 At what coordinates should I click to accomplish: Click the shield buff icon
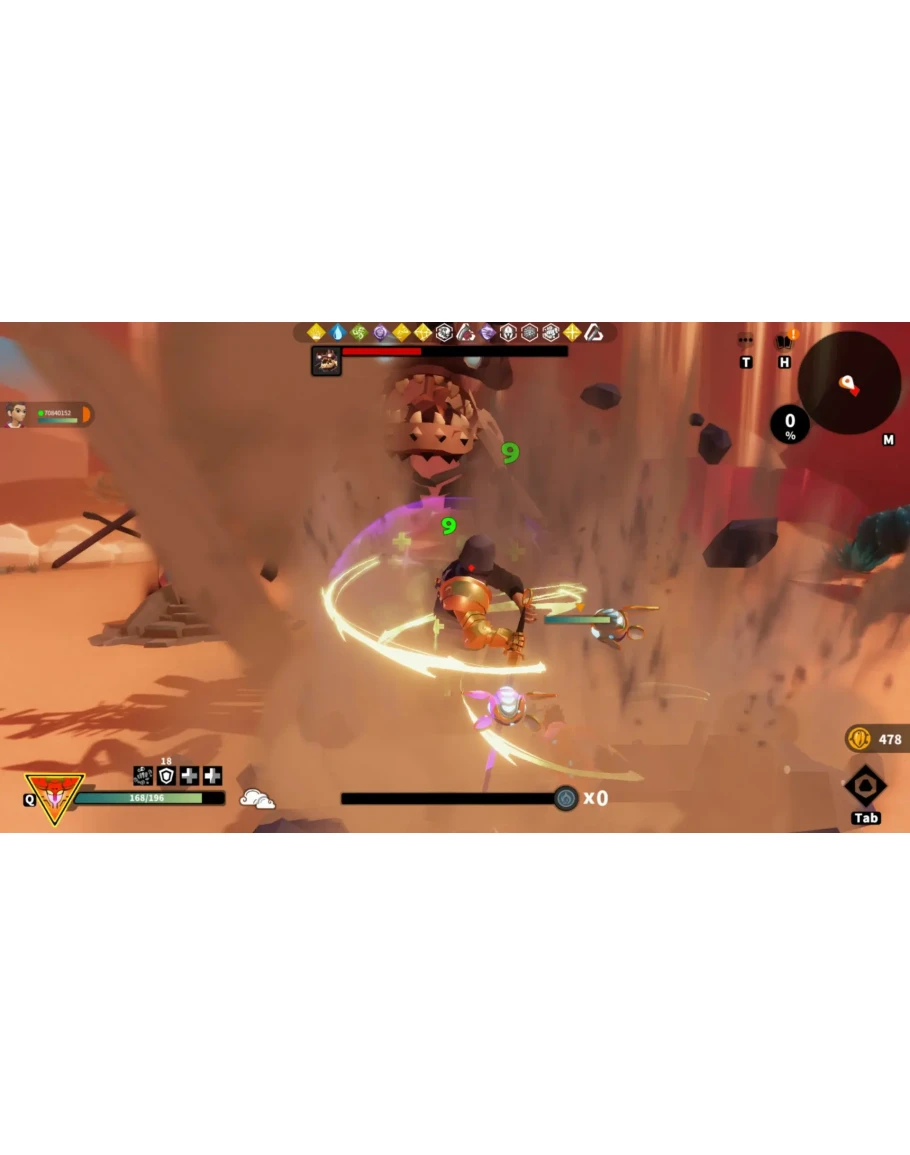pyautogui.click(x=166, y=776)
